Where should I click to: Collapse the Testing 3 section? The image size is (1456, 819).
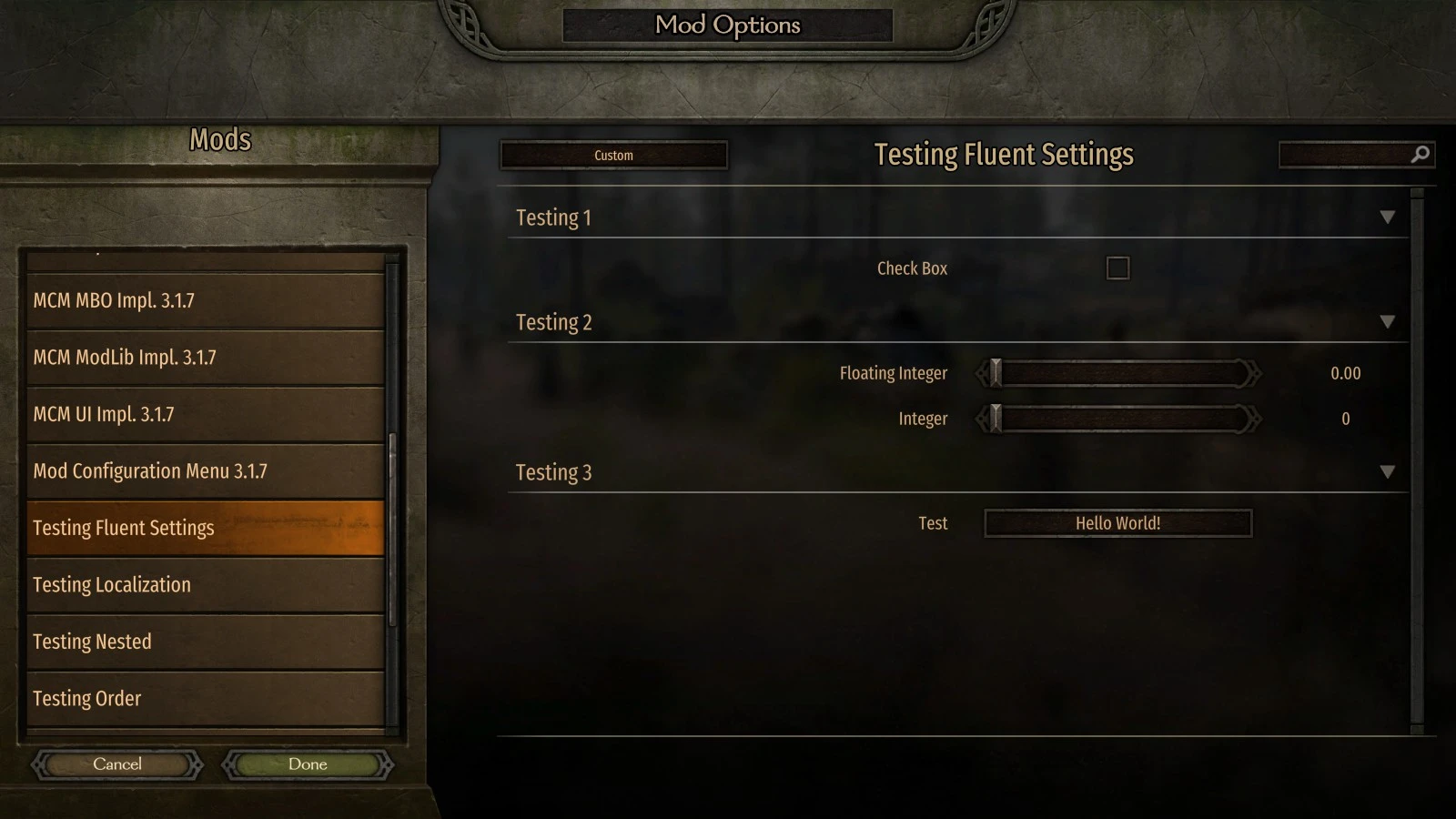[x=1390, y=471]
